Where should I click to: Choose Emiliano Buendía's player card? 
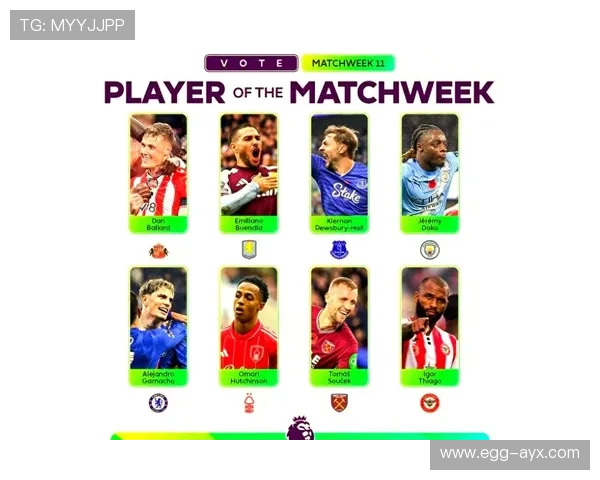coord(249,172)
